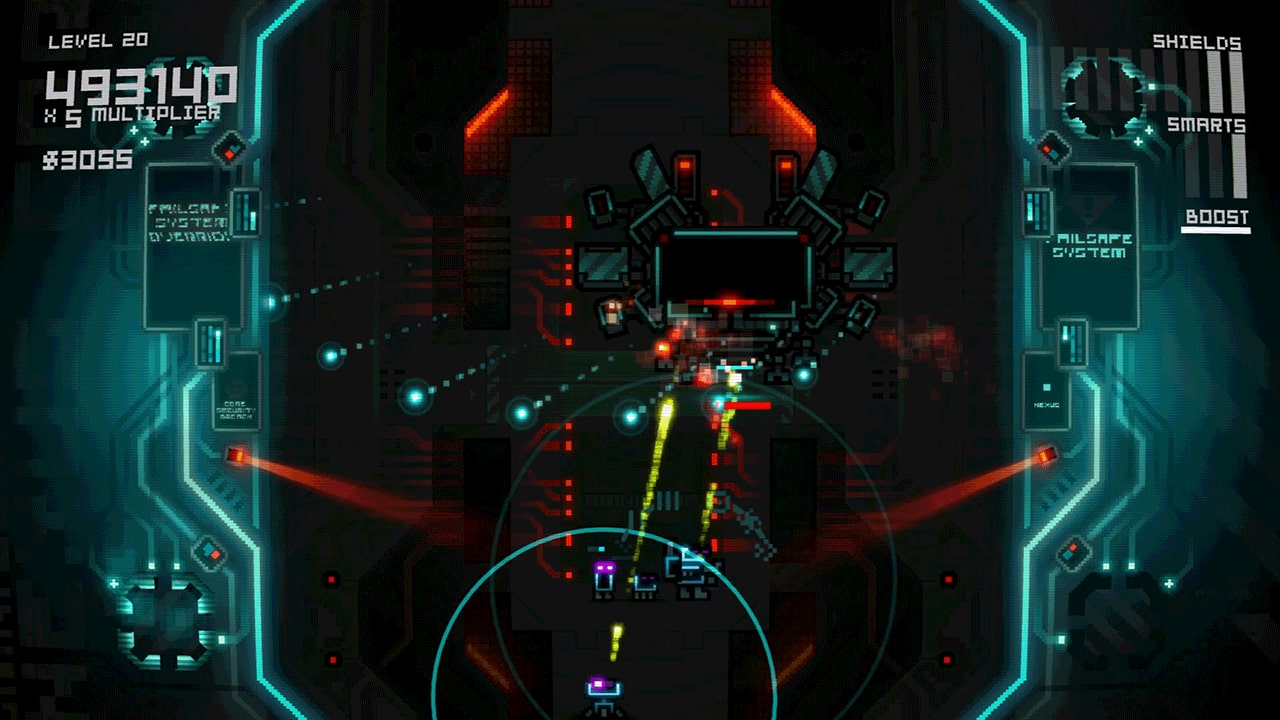Screen dimensions: 1280x720
Task: Click the upper gauge widget beside left panel
Action: pyautogui.click(x=246, y=210)
